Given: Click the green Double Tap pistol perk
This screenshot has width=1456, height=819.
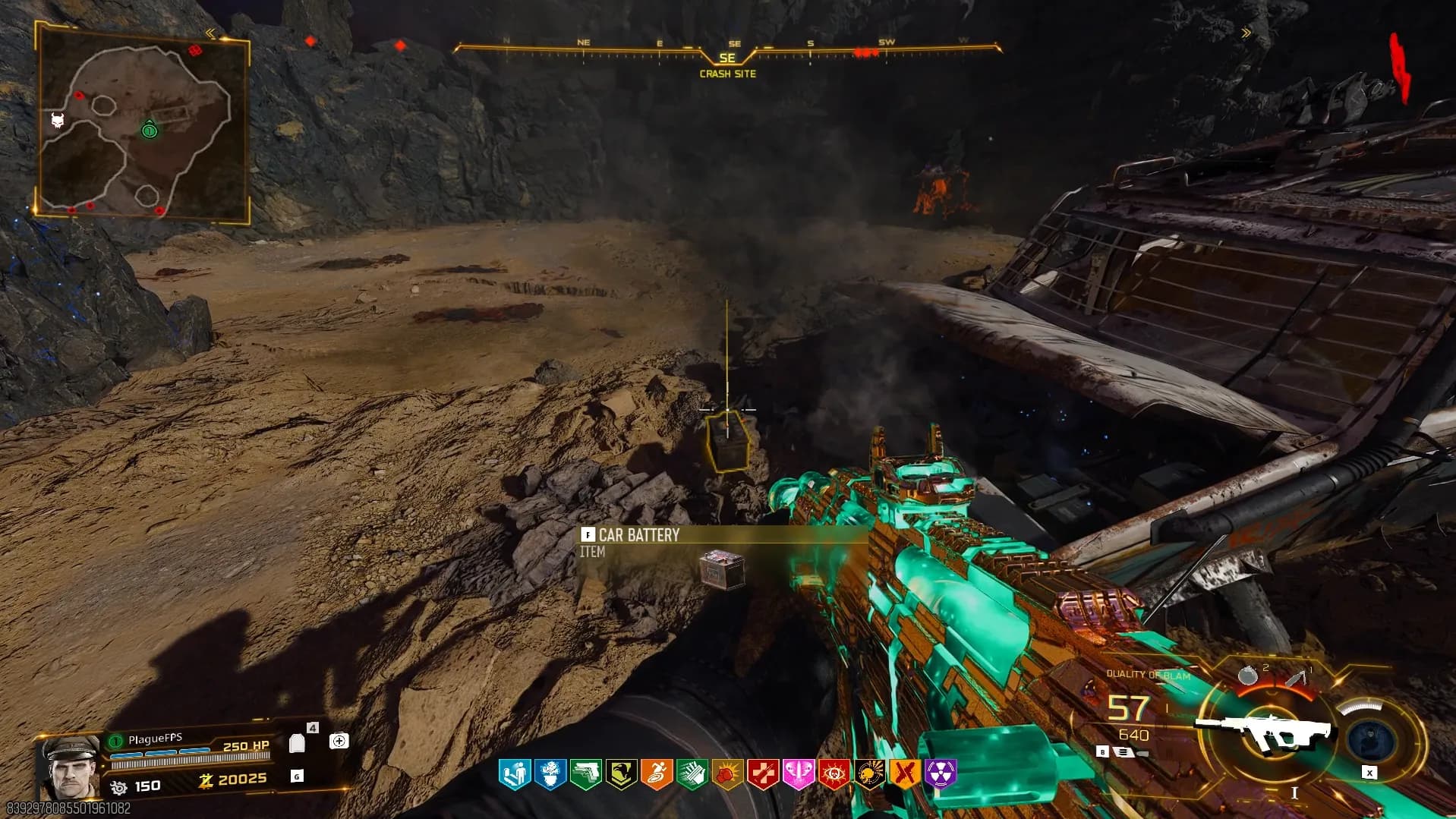Looking at the screenshot, I should 585,774.
